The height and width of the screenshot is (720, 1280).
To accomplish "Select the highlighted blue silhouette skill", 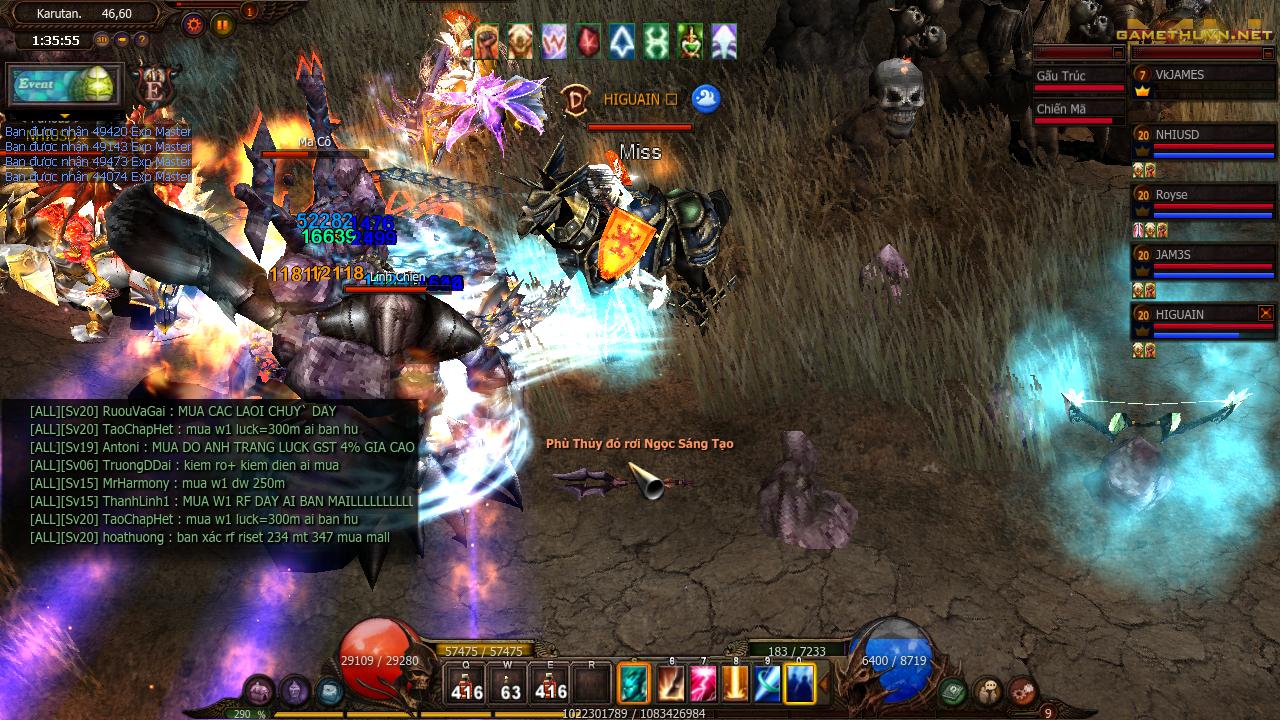I will point(800,684).
